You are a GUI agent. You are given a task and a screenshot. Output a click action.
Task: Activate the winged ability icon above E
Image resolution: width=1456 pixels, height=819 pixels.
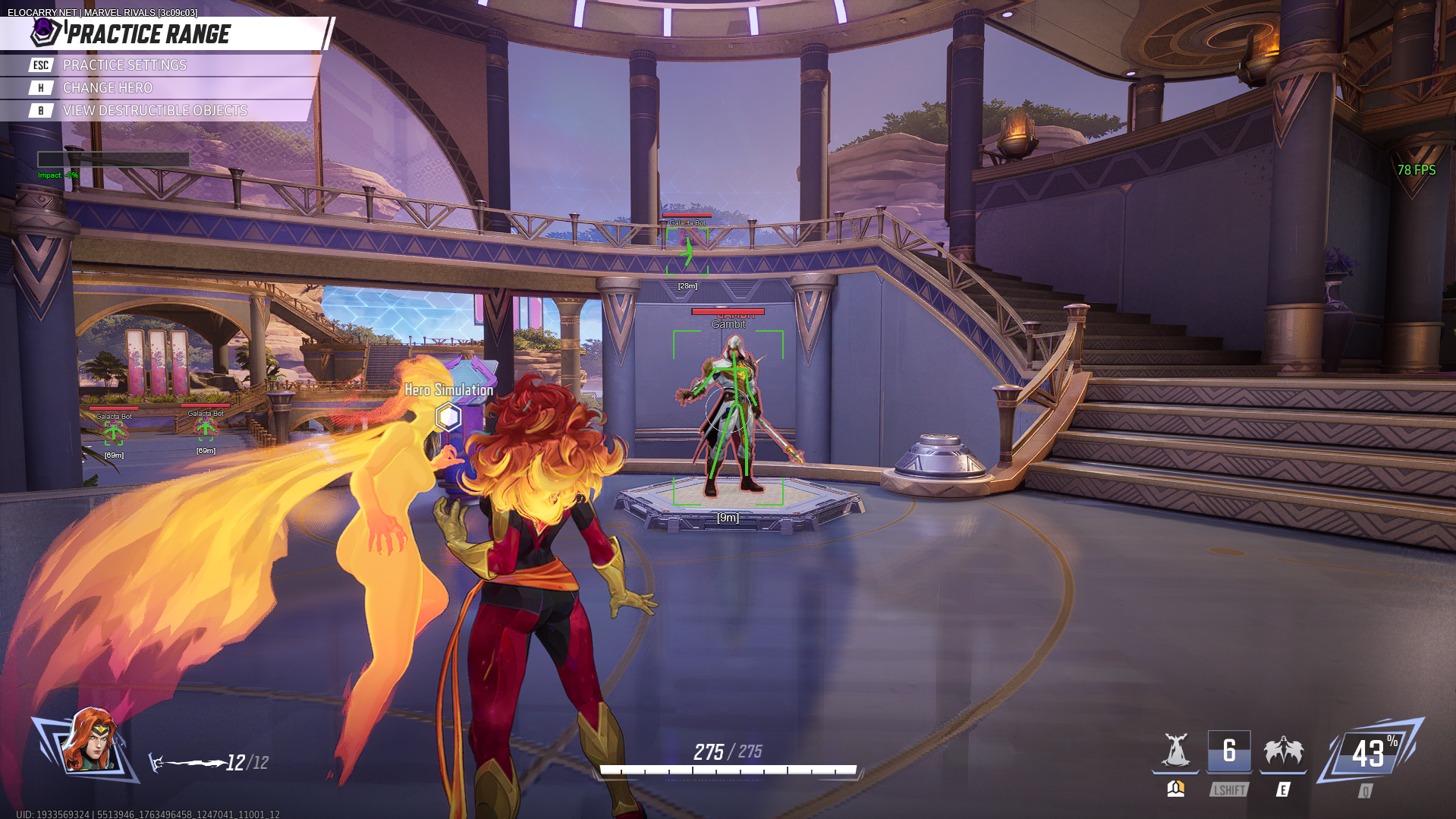(x=1283, y=751)
